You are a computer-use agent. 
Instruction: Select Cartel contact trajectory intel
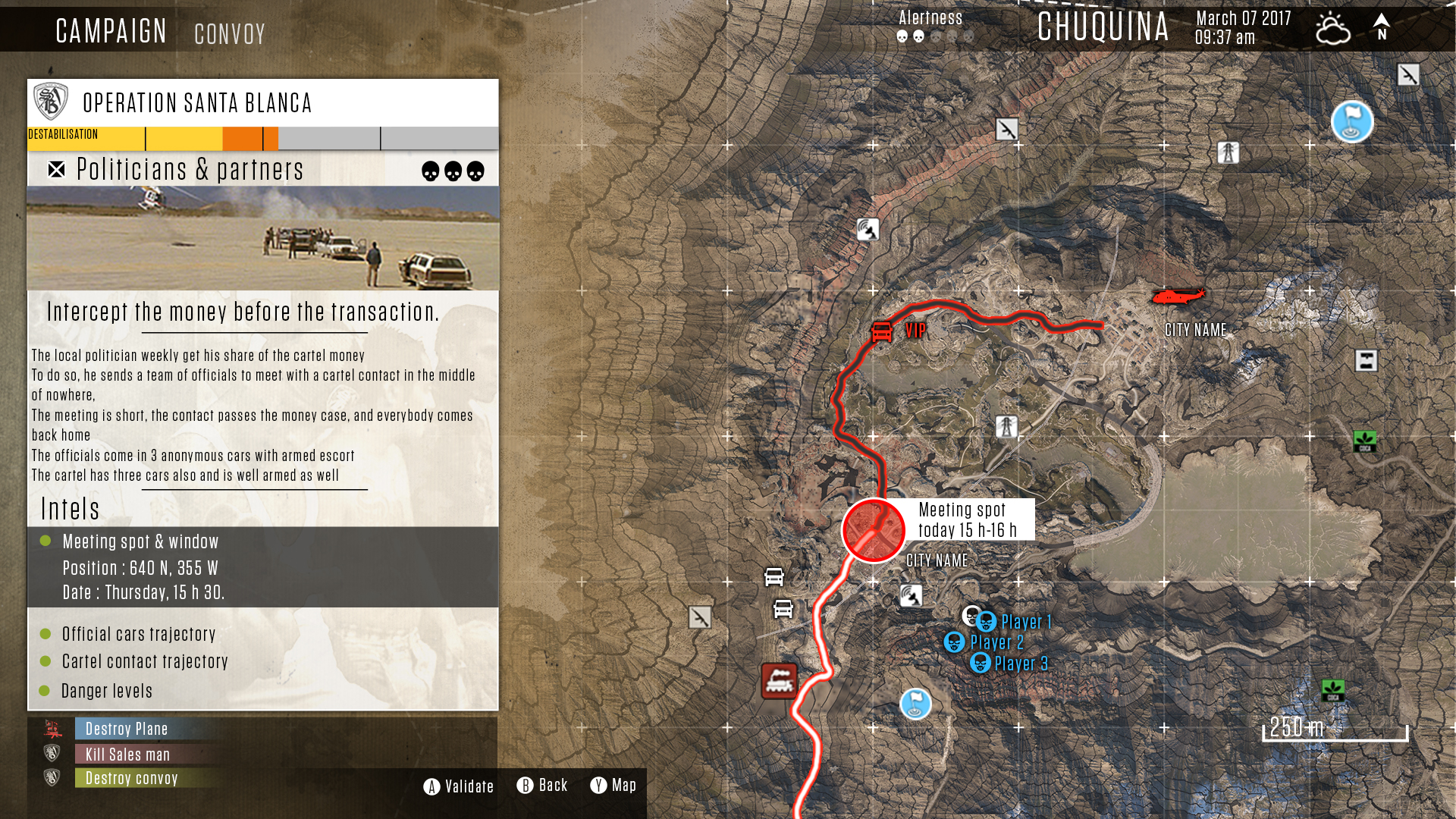(145, 661)
